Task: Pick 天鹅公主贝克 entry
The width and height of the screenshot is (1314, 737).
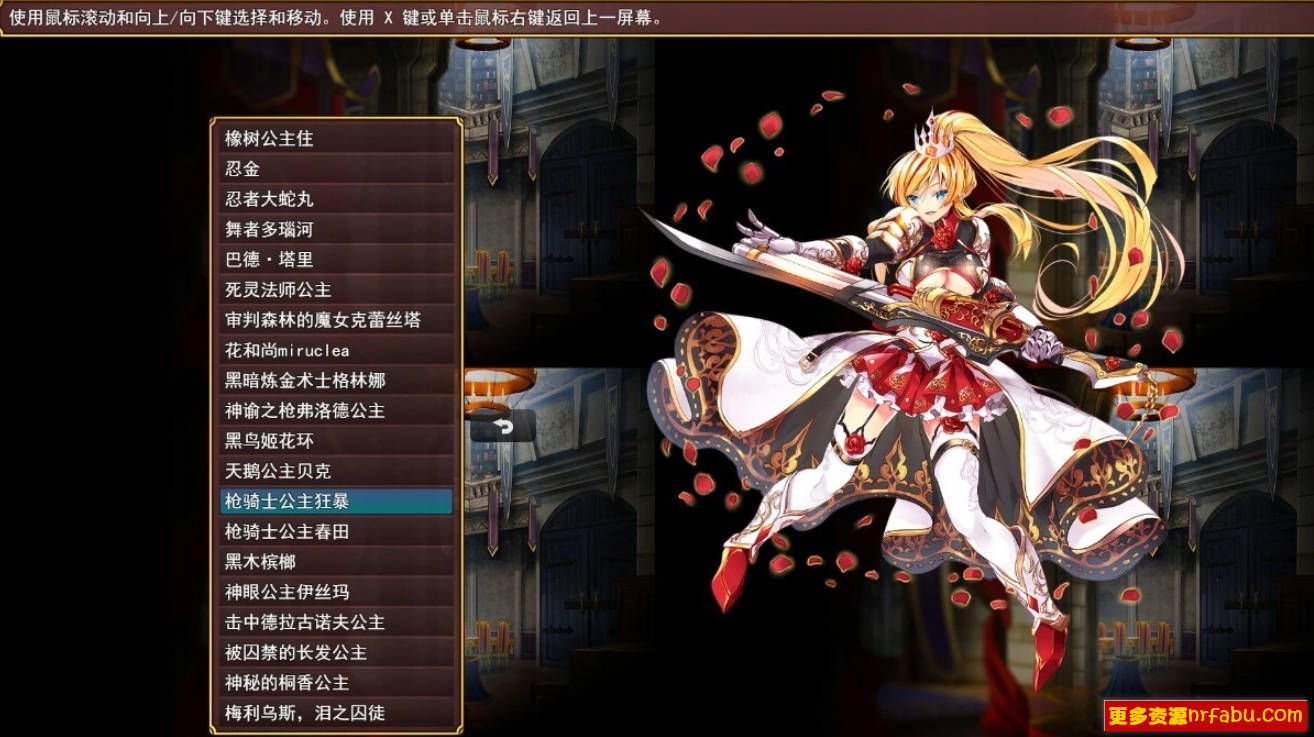Action: [300, 471]
